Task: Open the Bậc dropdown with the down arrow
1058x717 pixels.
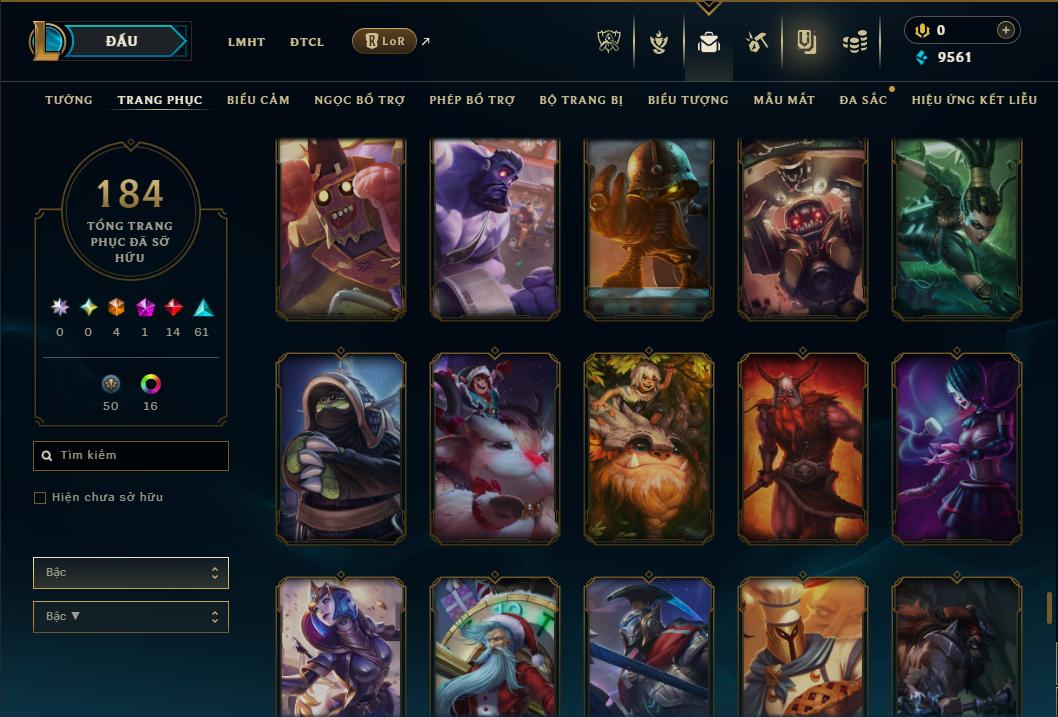Action: click(131, 617)
